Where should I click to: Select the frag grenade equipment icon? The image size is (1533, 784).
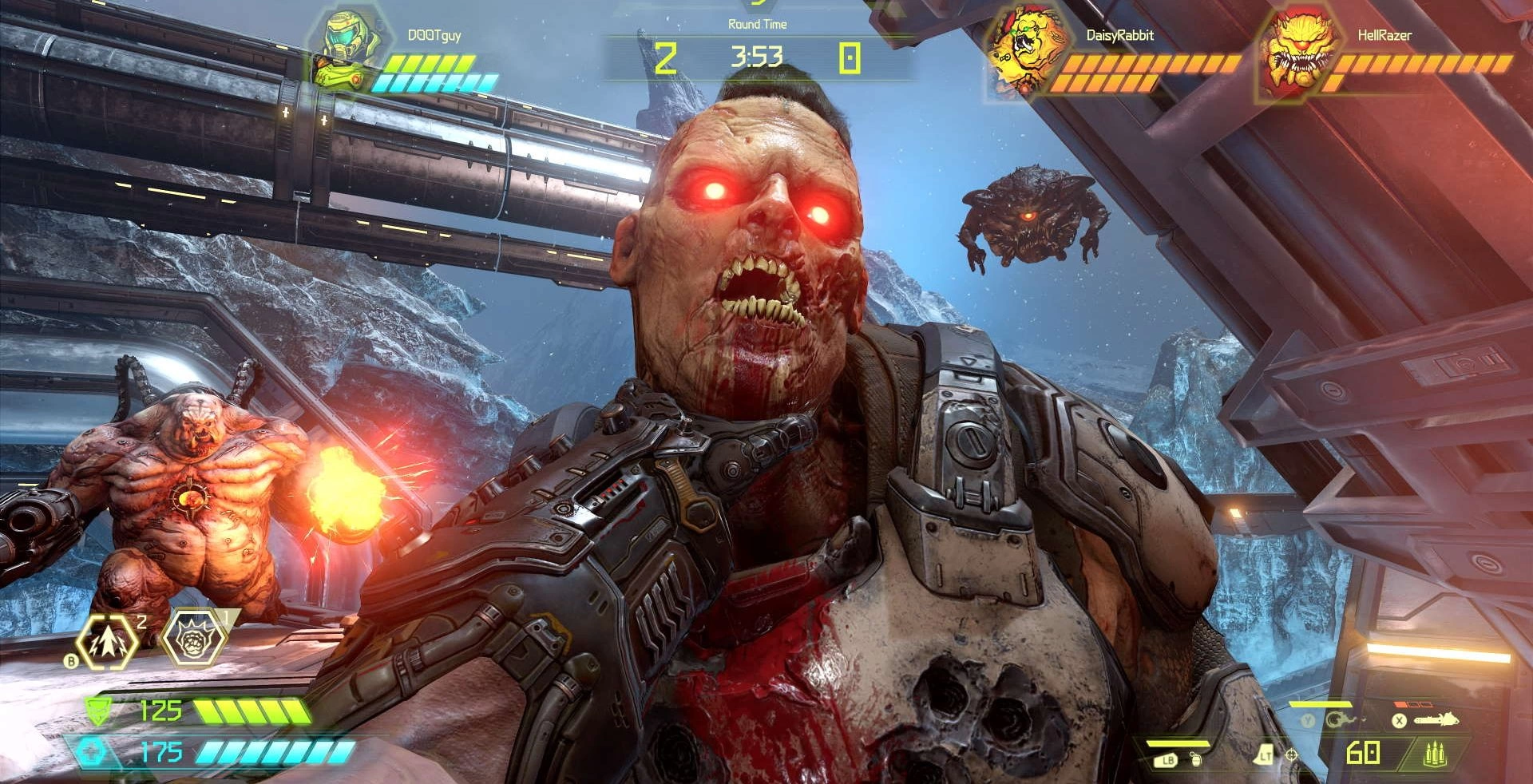(x=1196, y=758)
